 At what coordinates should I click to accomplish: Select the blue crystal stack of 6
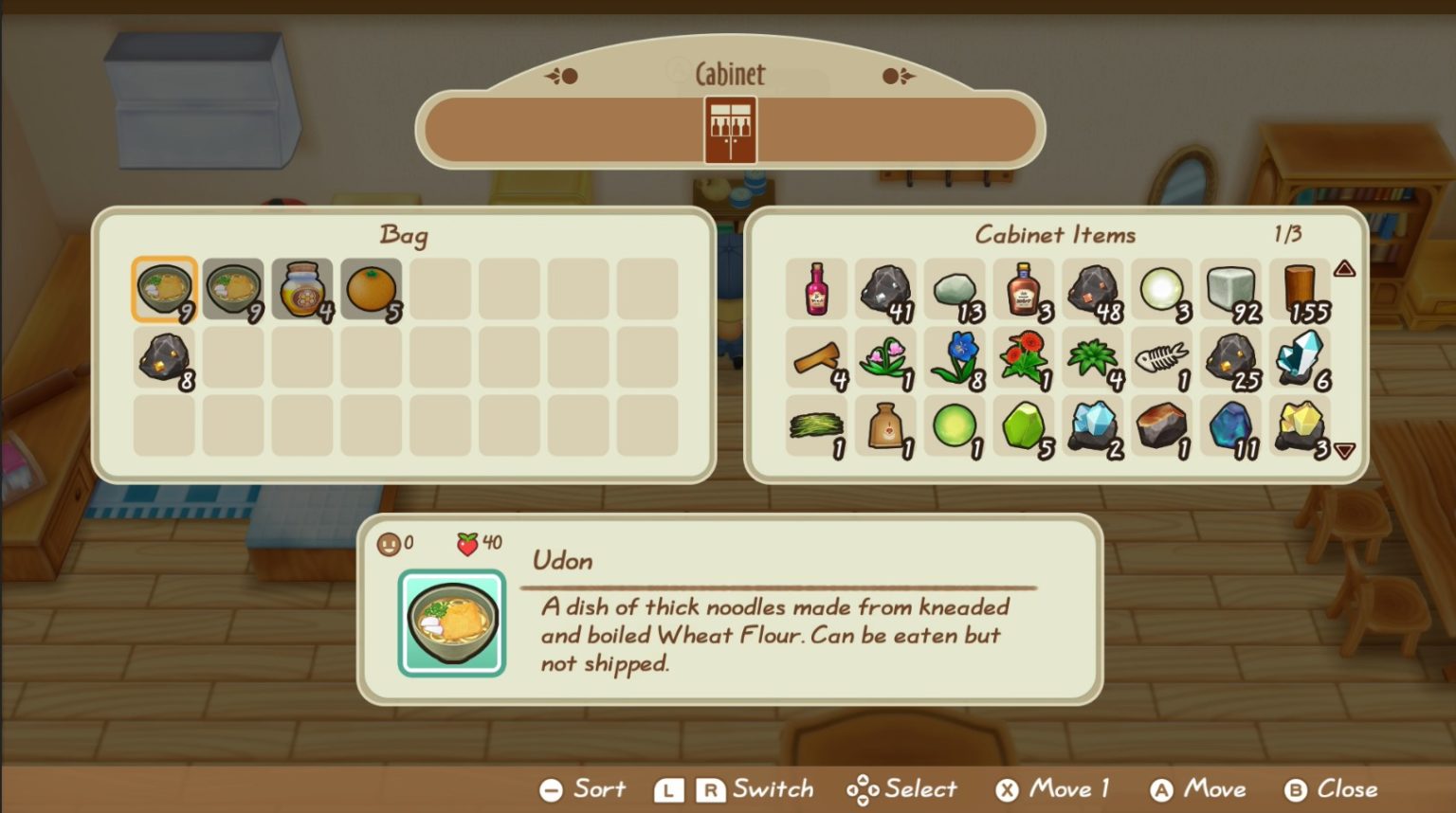1300,355
